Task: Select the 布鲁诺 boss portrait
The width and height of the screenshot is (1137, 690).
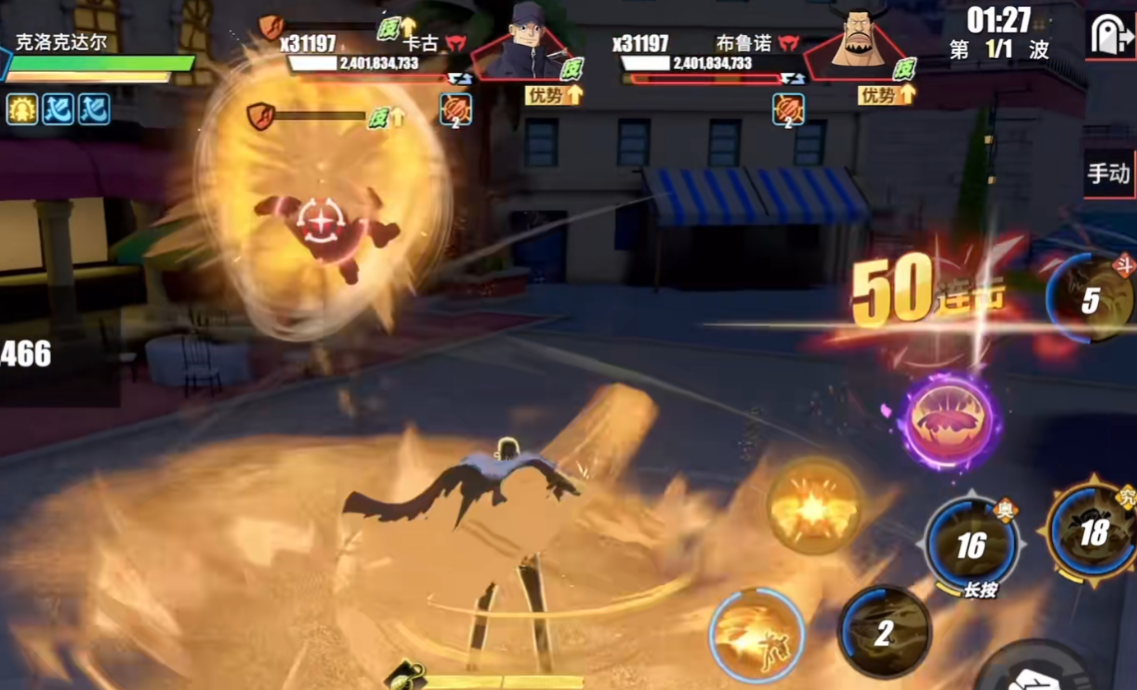Action: [x=860, y=42]
